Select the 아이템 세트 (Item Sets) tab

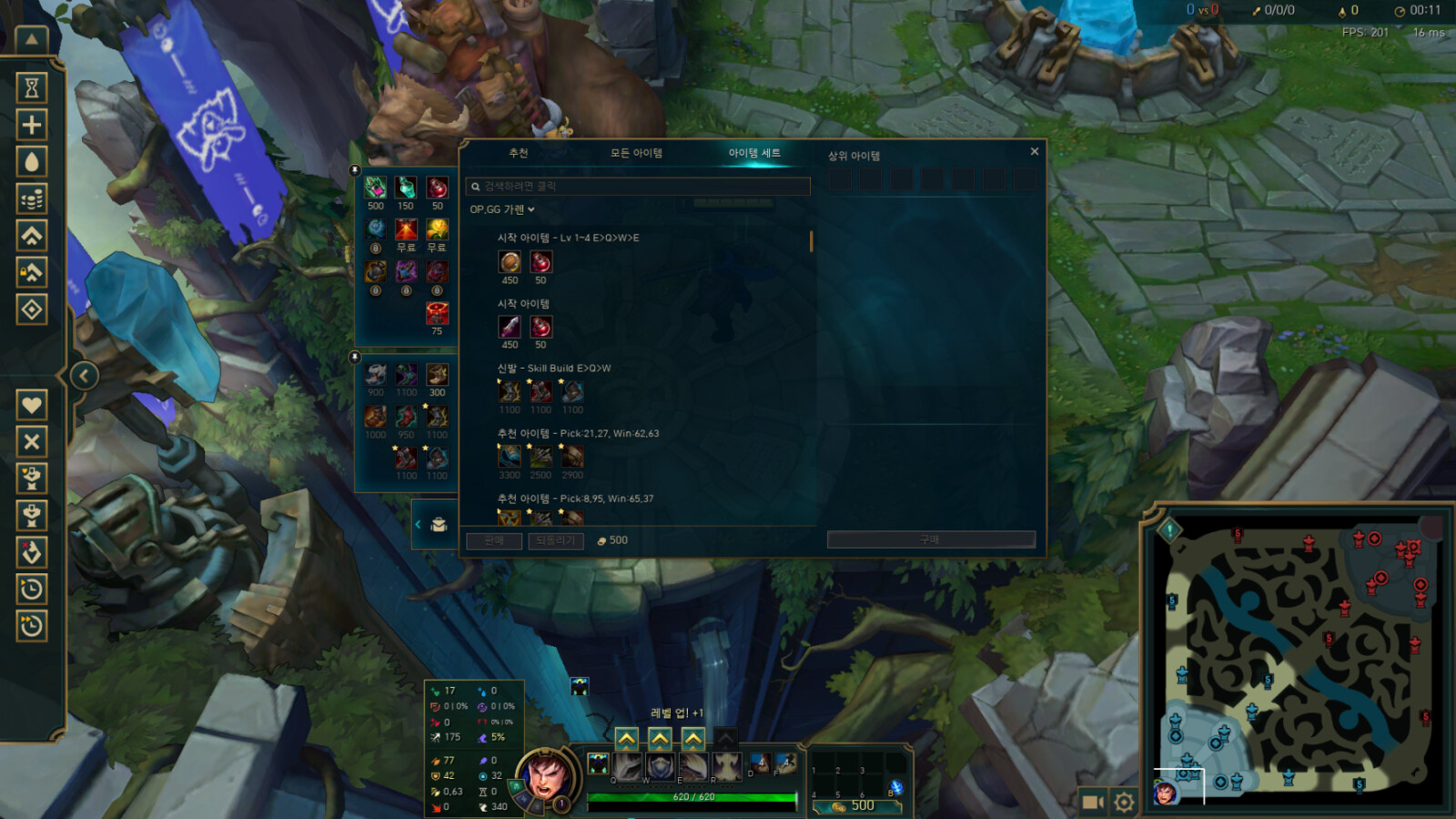tap(753, 153)
